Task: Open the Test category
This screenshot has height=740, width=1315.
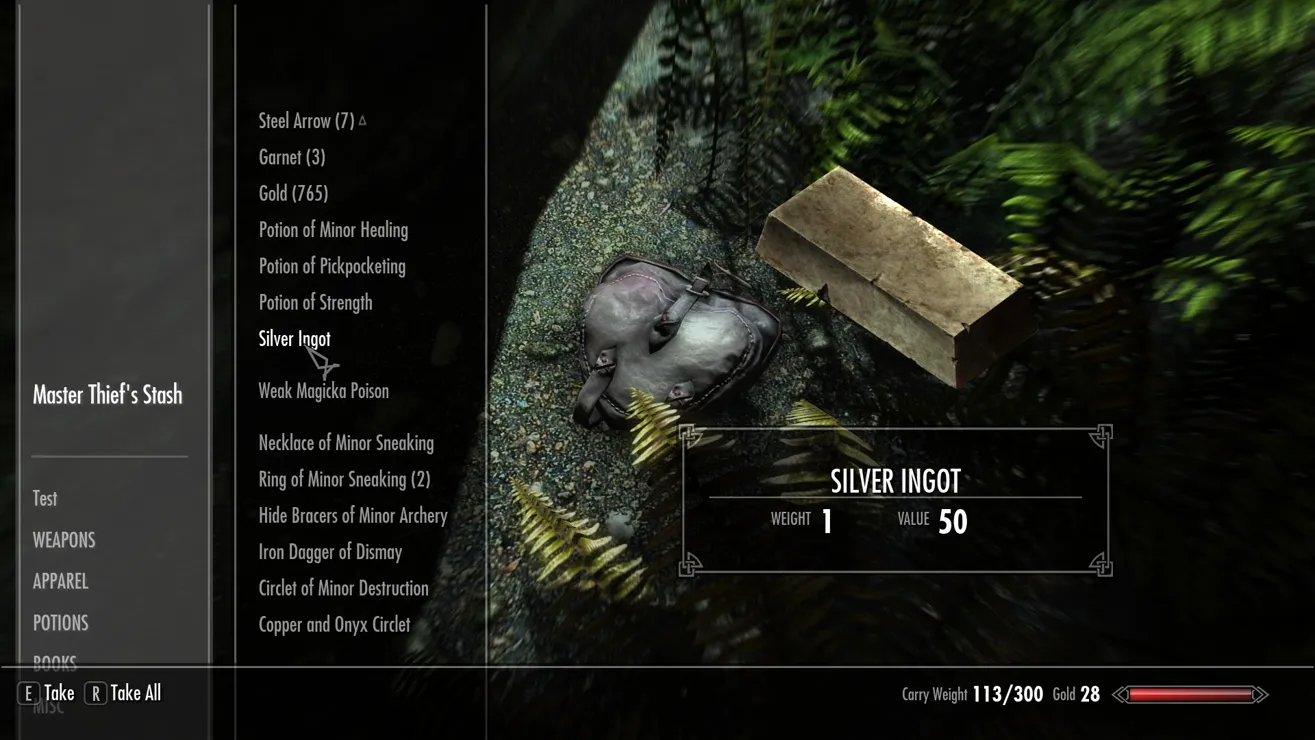Action: click(x=45, y=499)
